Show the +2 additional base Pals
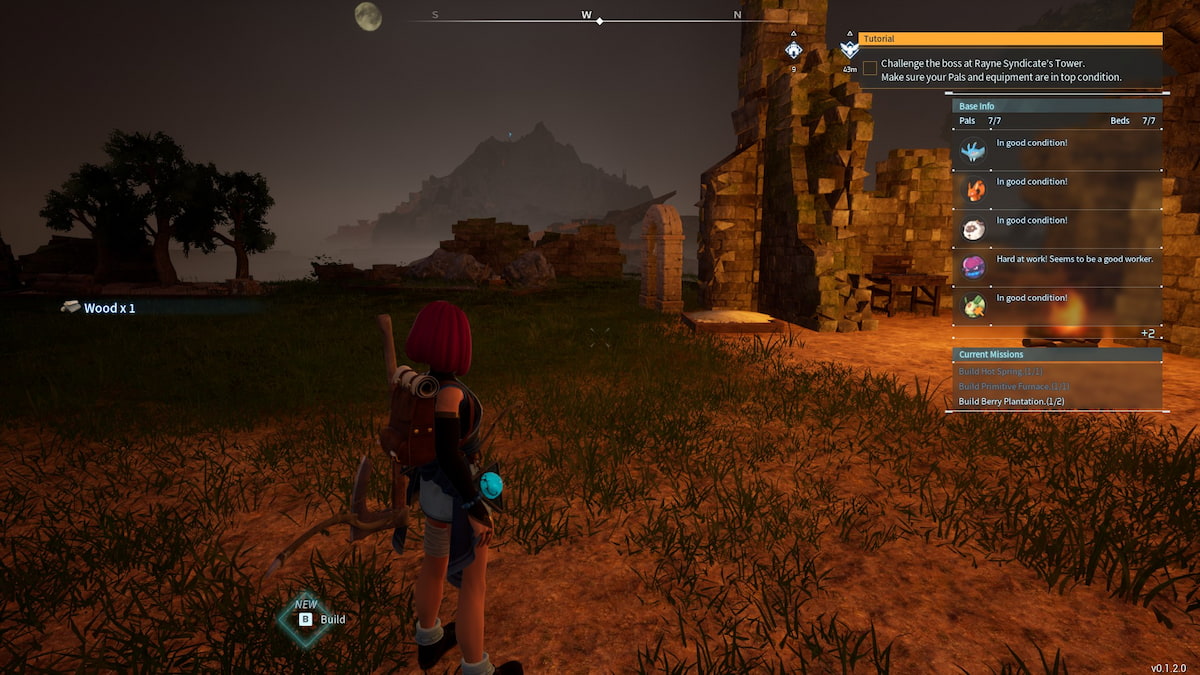 (1148, 332)
